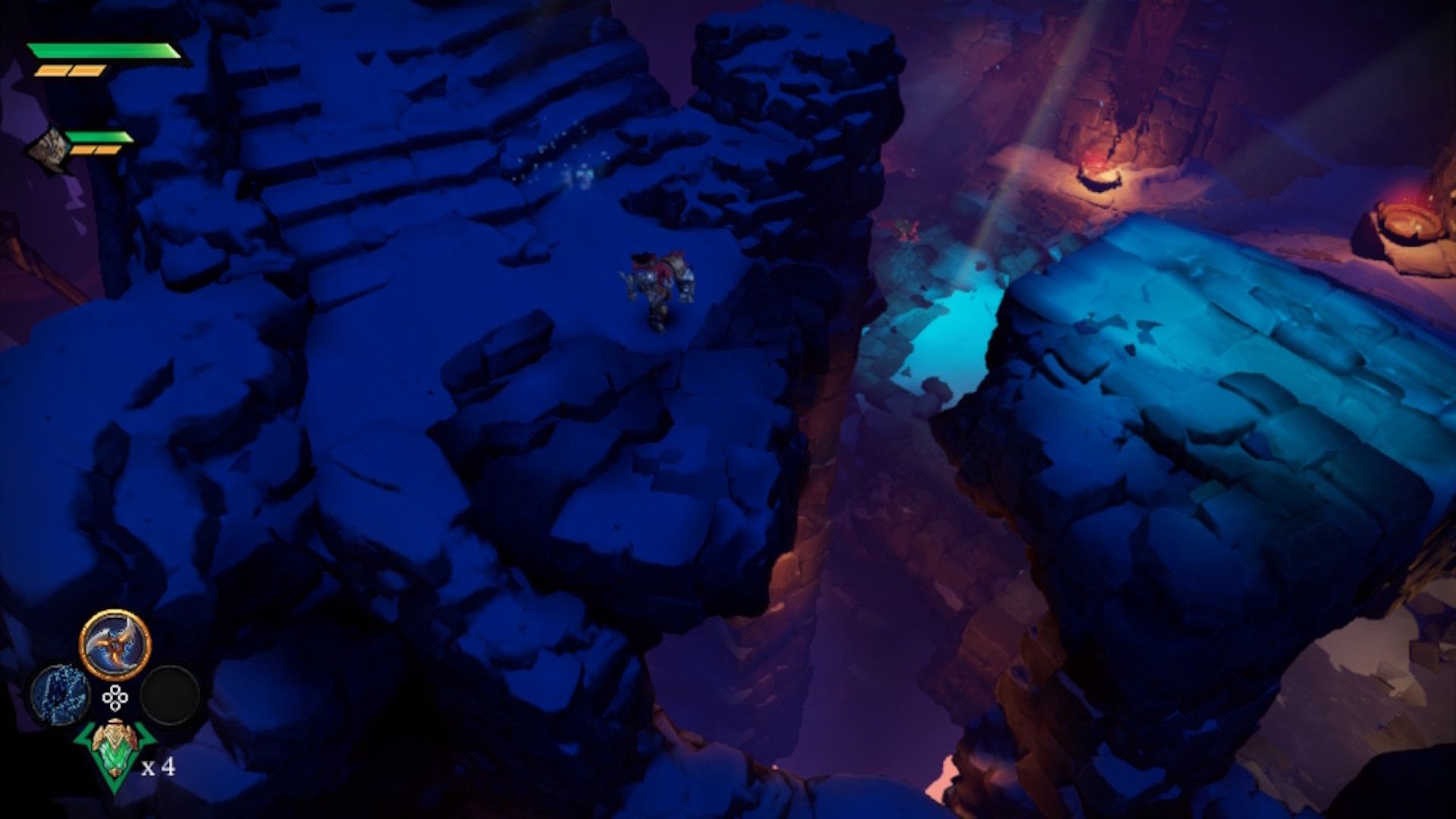Select the glowing cross-blade throwing weapon icon
This screenshot has width=1456, height=819.
(114, 644)
